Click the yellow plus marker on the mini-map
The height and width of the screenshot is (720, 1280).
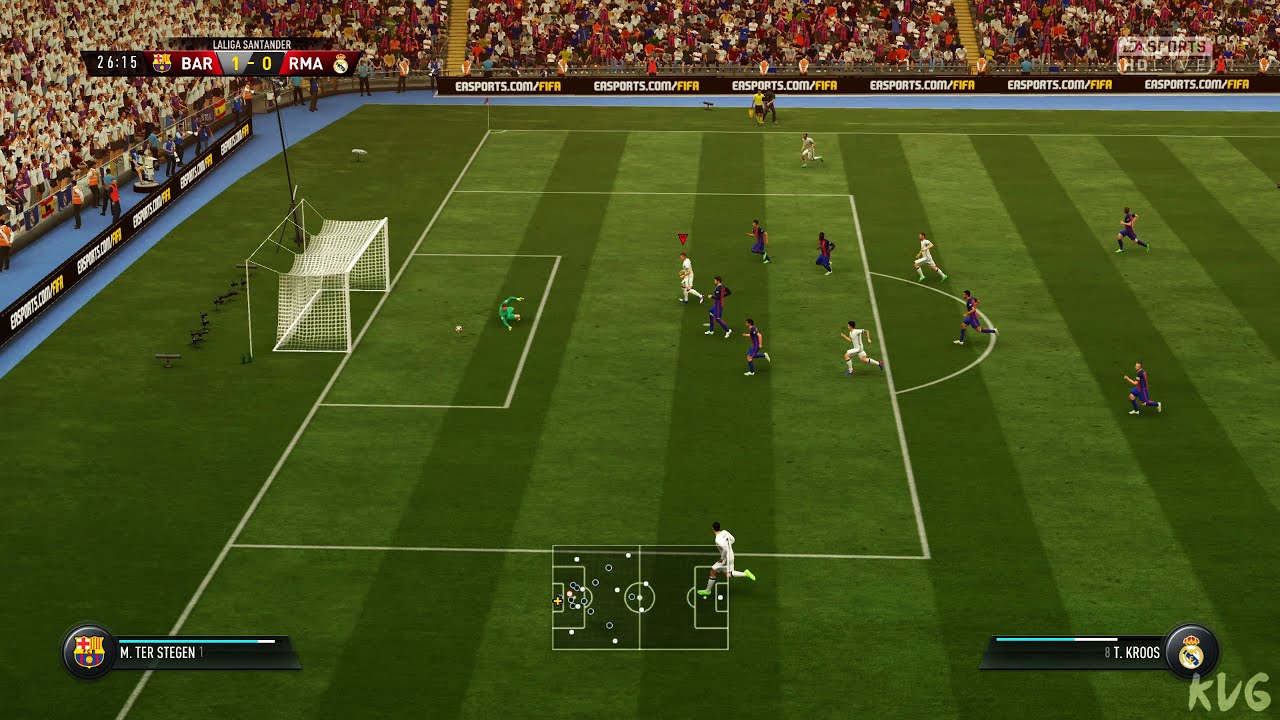(557, 600)
